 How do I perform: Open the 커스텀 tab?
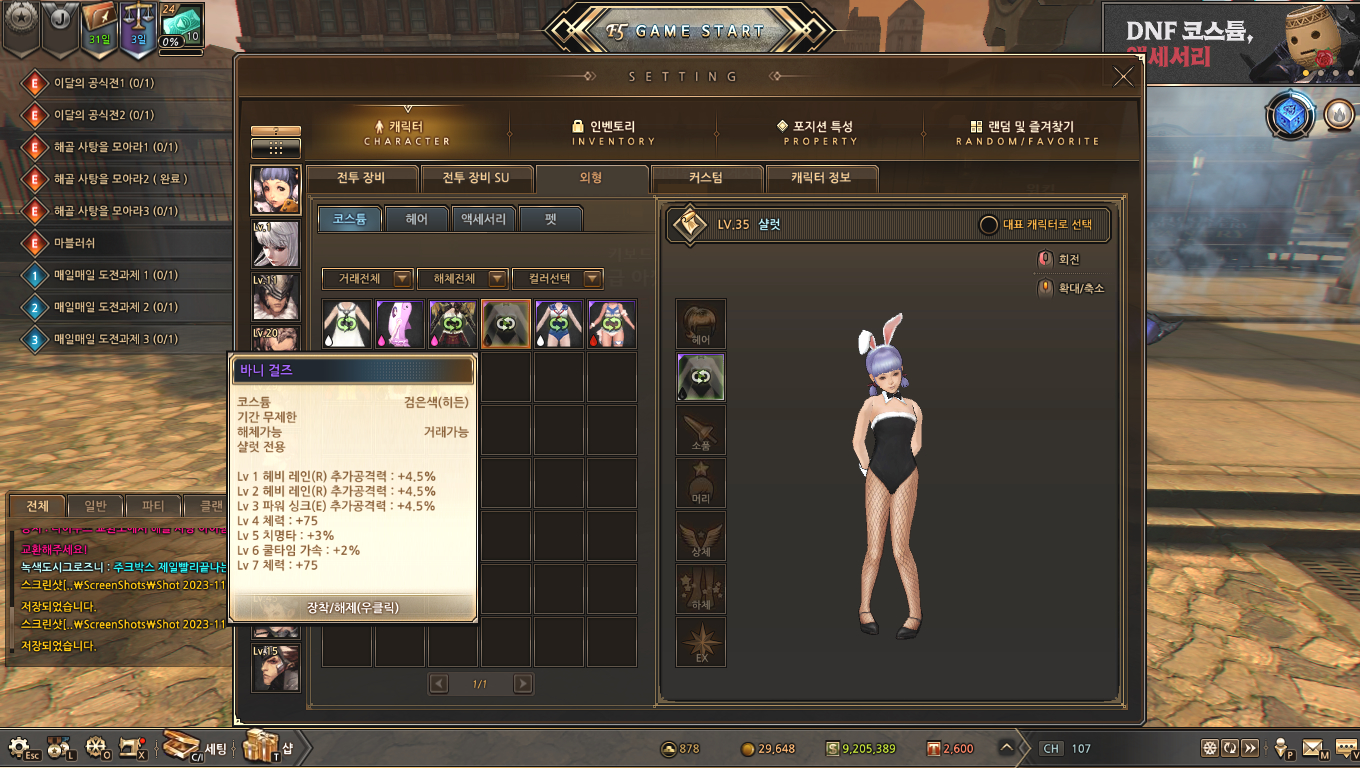point(705,179)
